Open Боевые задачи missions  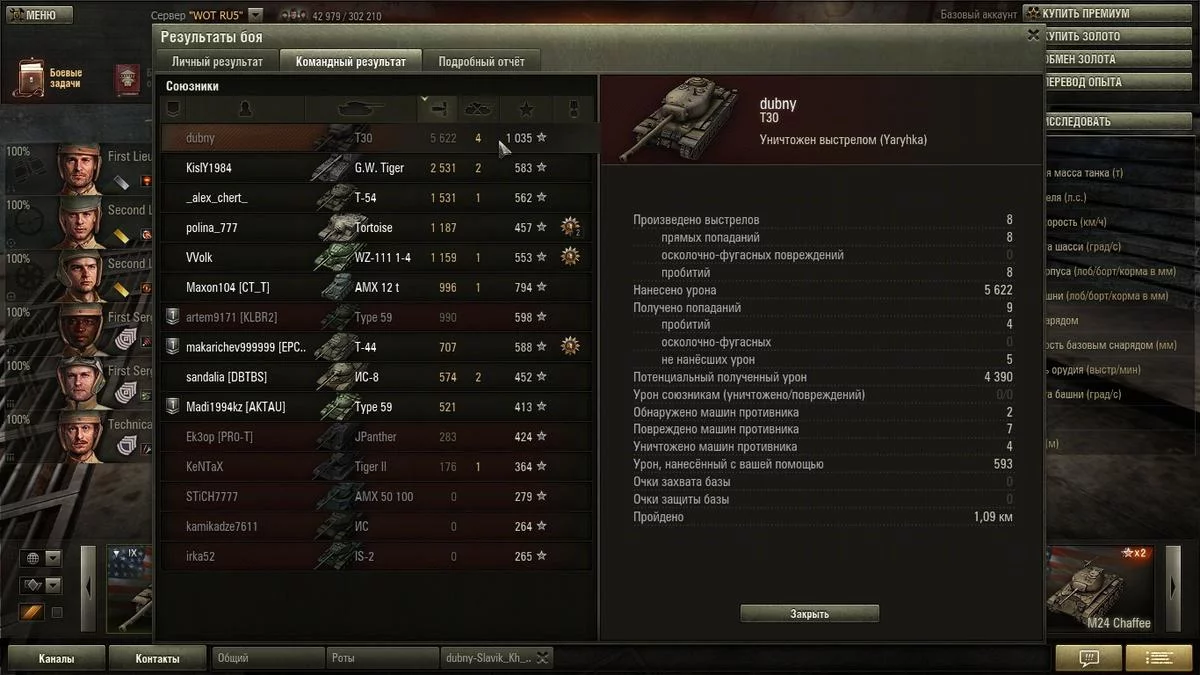point(47,79)
